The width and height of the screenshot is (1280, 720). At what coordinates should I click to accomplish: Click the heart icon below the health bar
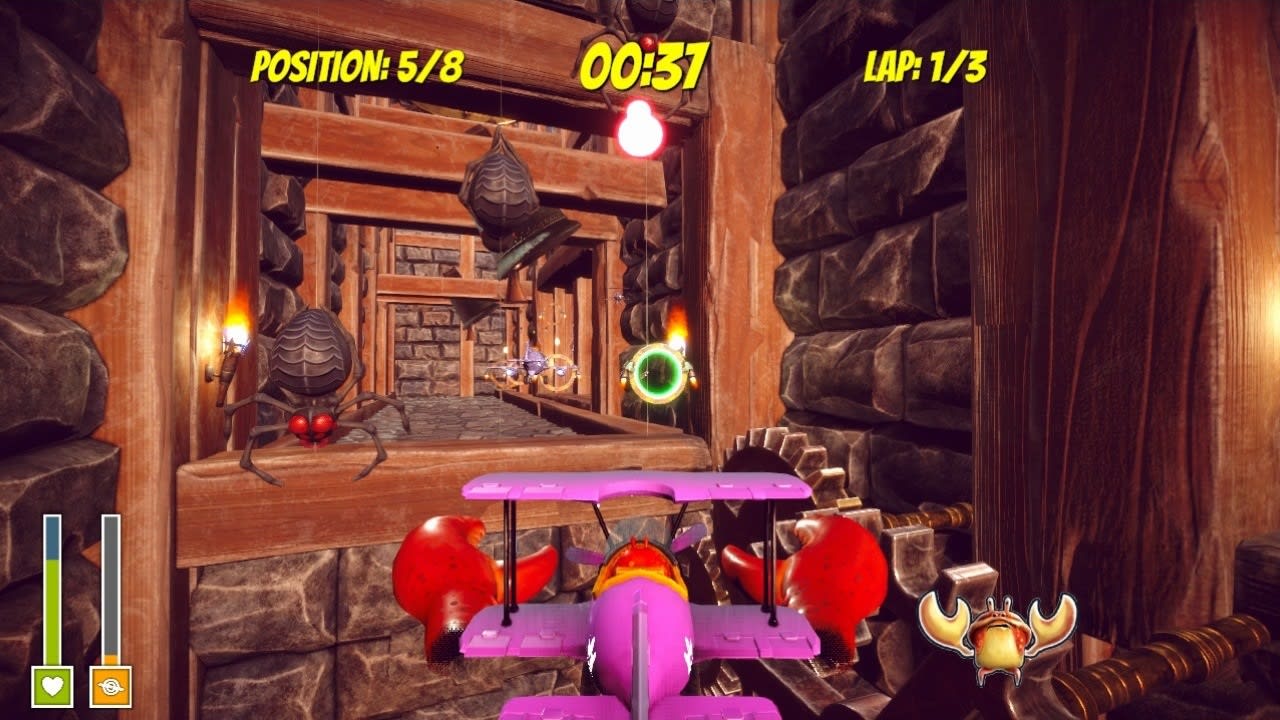tap(52, 688)
